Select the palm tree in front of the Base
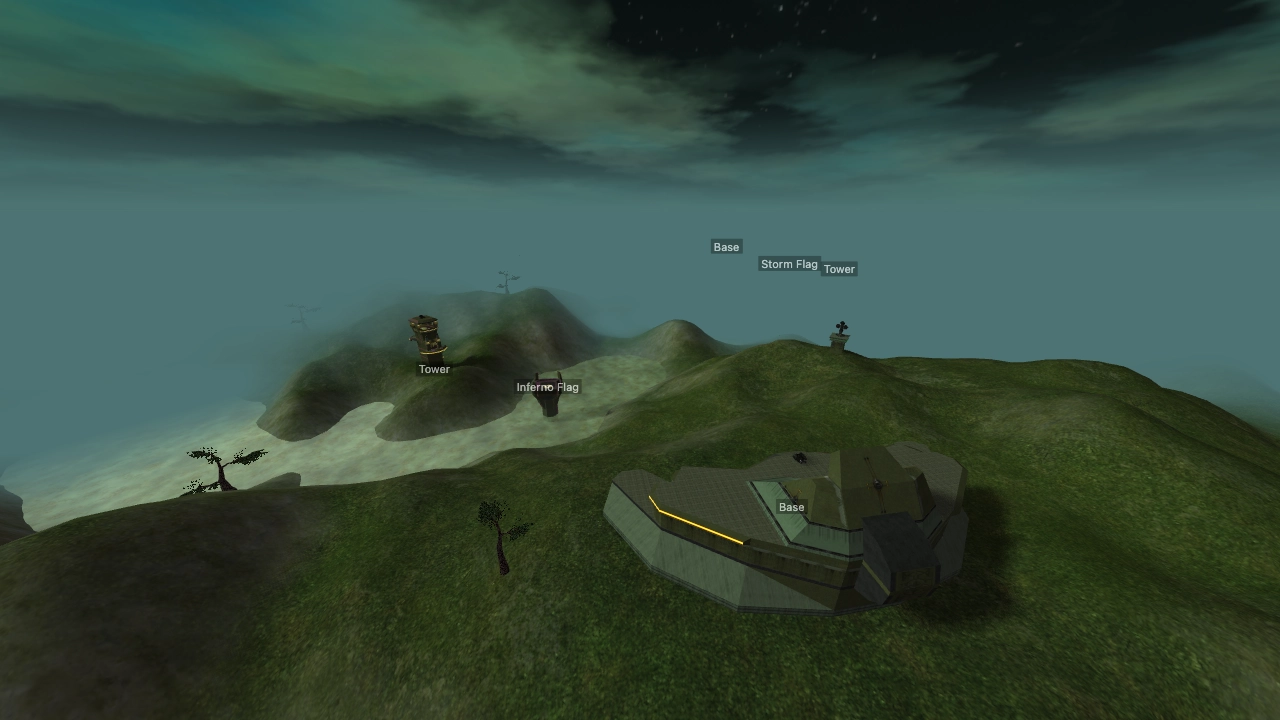1280x720 pixels. point(500,530)
